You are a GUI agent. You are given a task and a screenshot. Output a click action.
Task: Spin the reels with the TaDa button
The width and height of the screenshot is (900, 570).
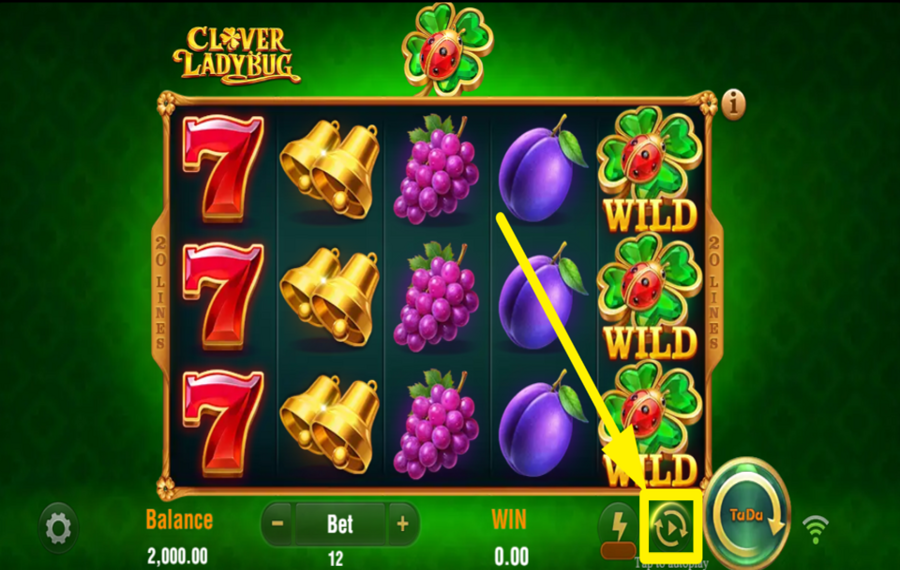pyautogui.click(x=749, y=516)
